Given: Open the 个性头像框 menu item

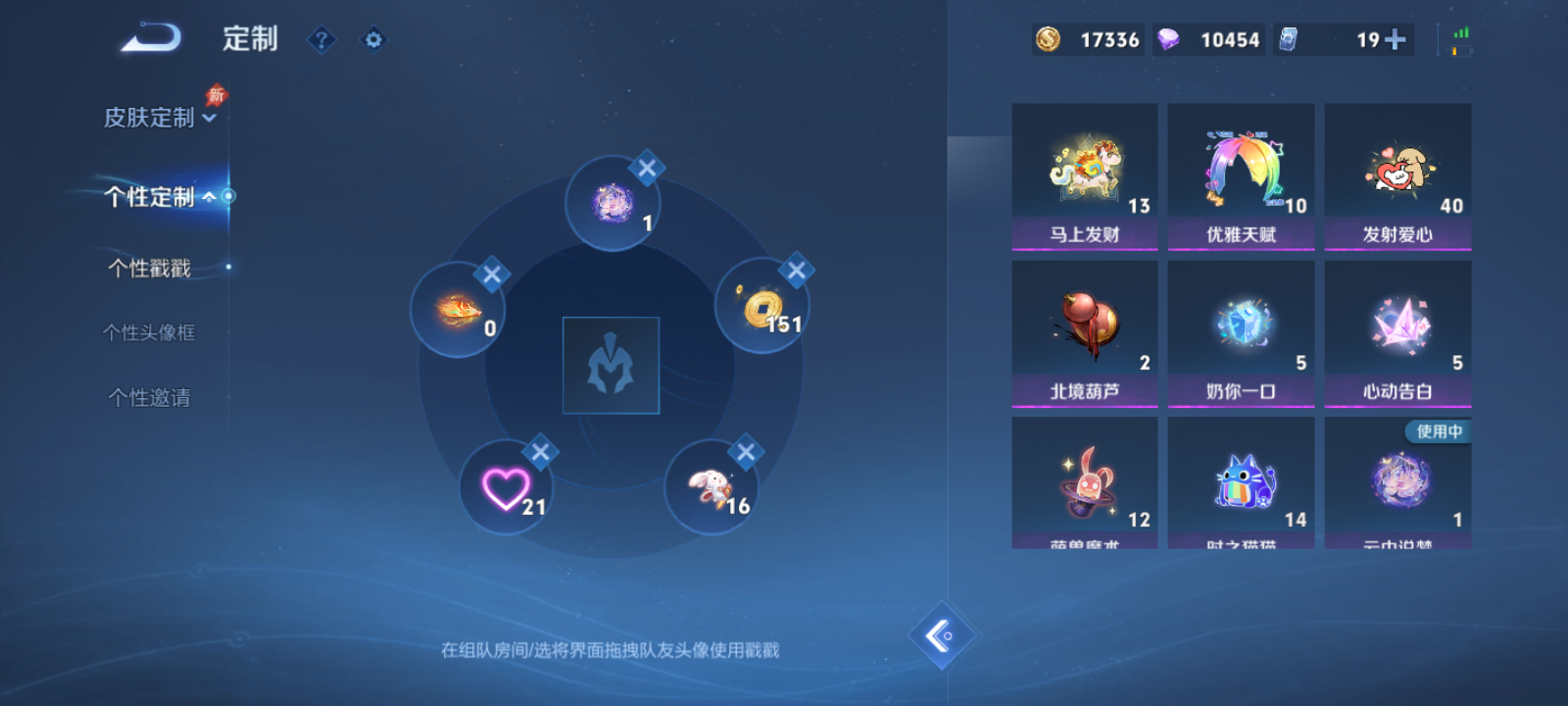Looking at the screenshot, I should 149,332.
